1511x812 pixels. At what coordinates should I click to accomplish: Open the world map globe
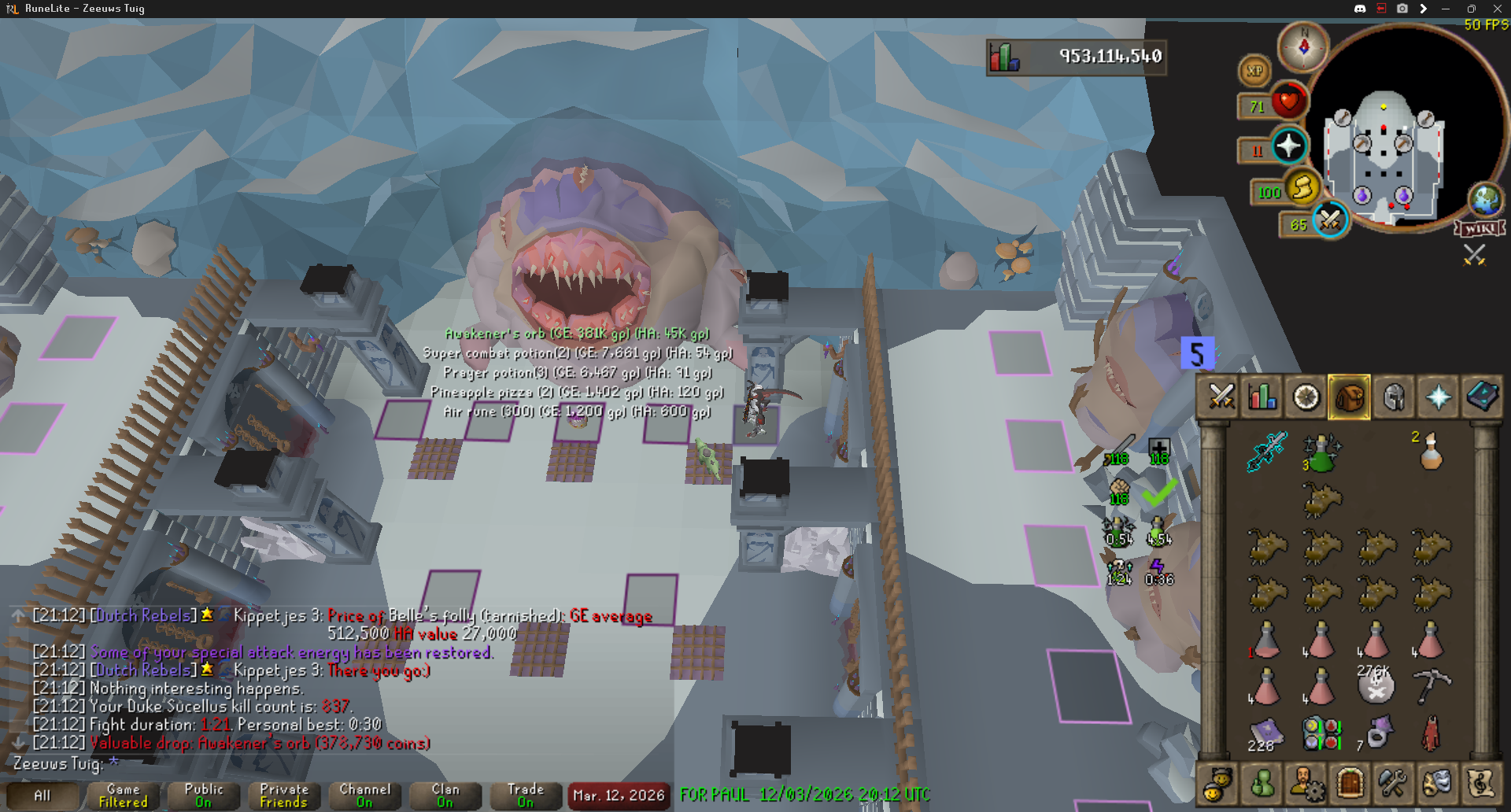[x=1486, y=200]
